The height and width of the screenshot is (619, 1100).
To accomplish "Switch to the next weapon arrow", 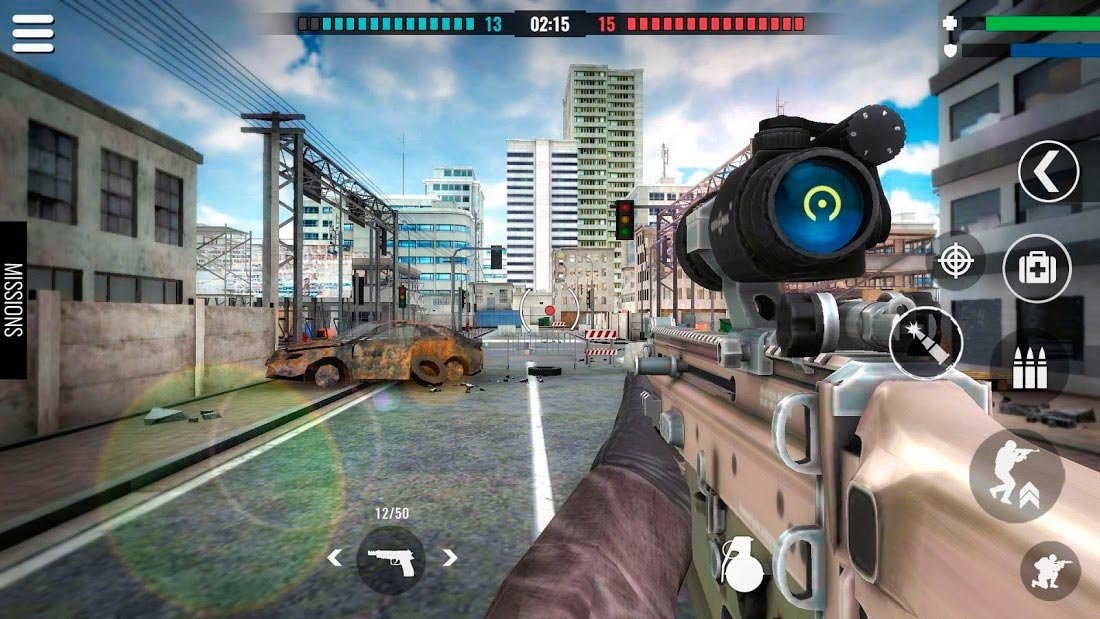I will tap(450, 558).
